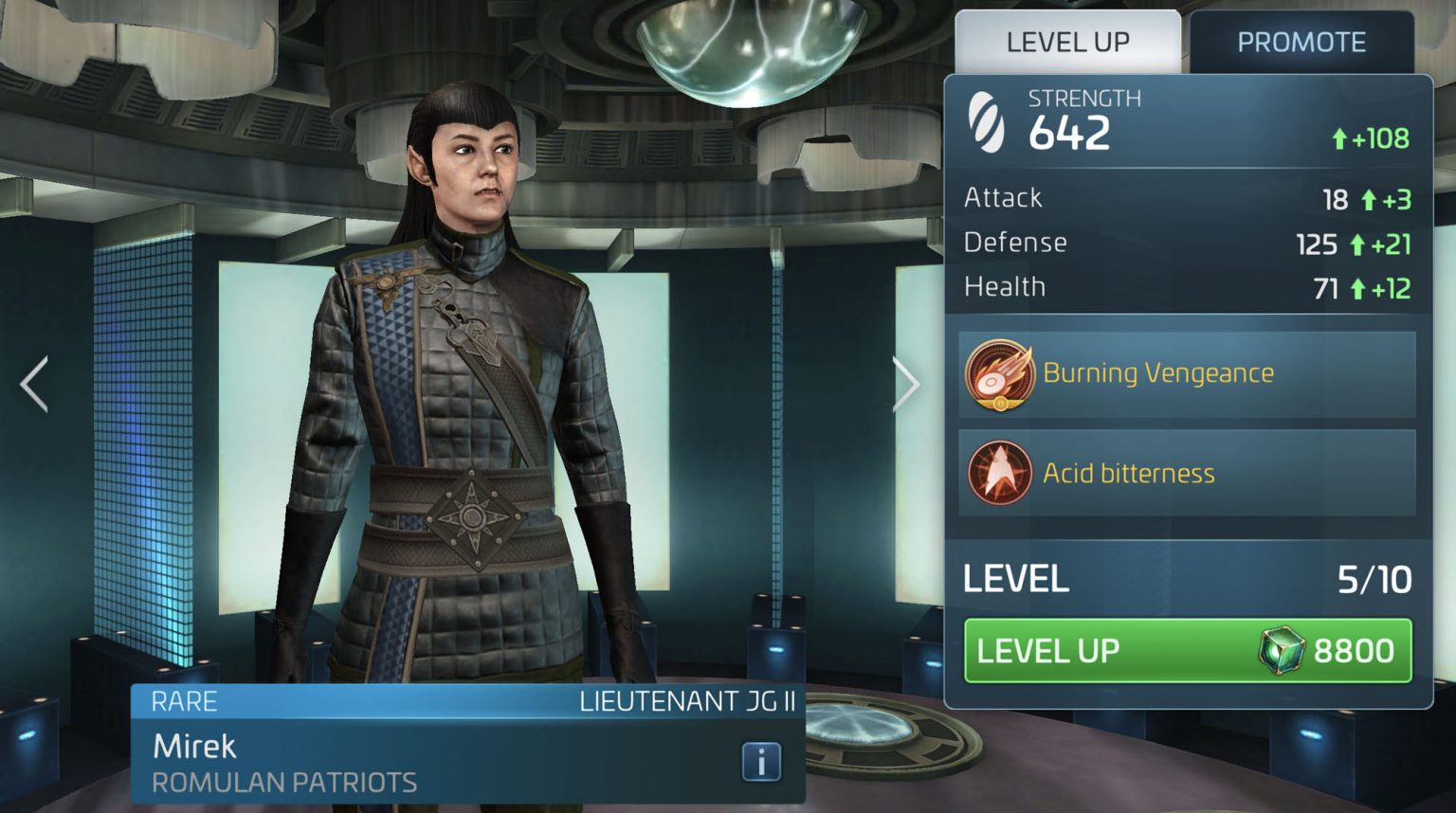The height and width of the screenshot is (813, 1456).
Task: Click the ROMULAN PATRIOTS faction label
Action: pyautogui.click(x=284, y=783)
